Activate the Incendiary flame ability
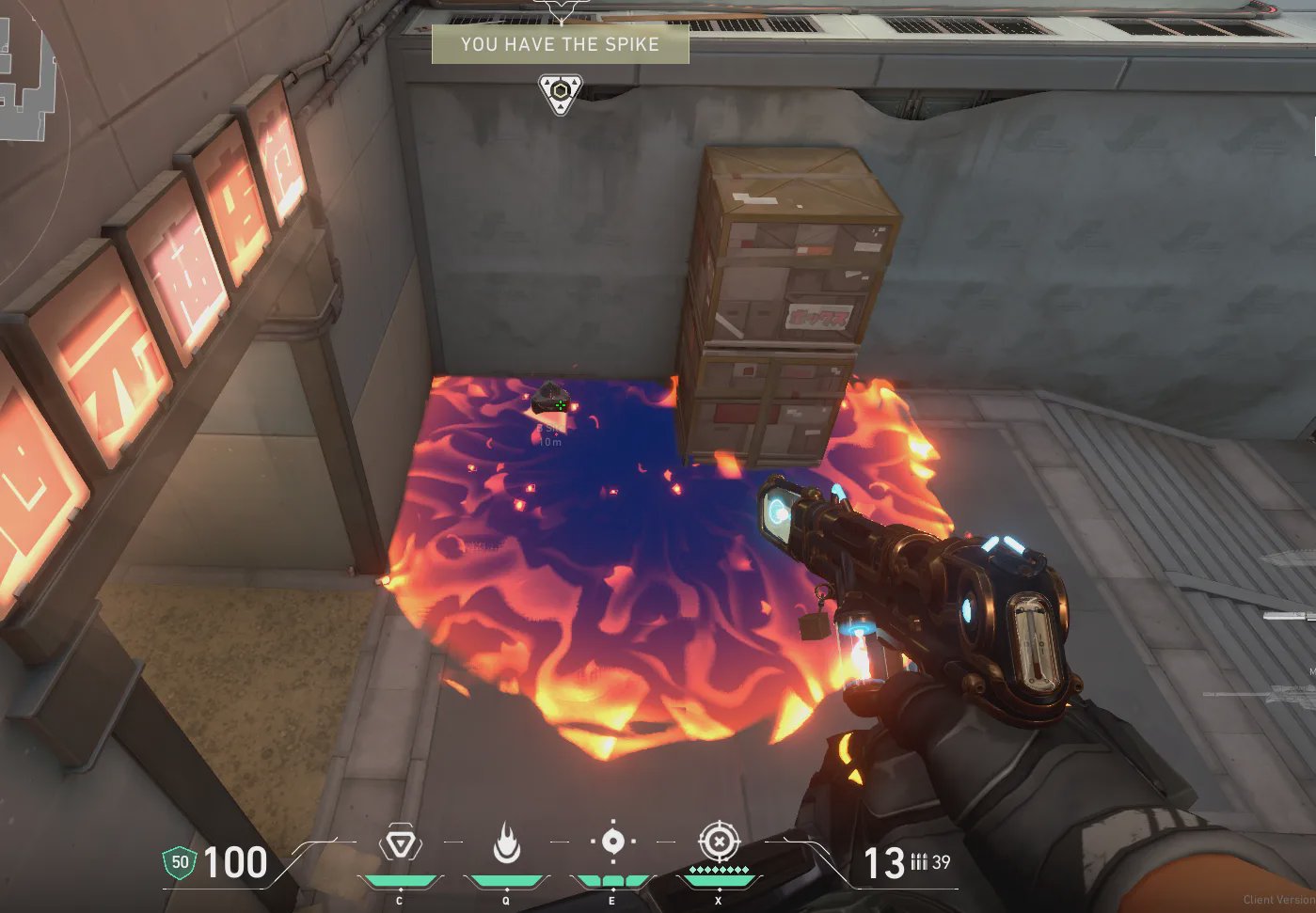Viewport: 1316px width, 913px height. tap(506, 843)
